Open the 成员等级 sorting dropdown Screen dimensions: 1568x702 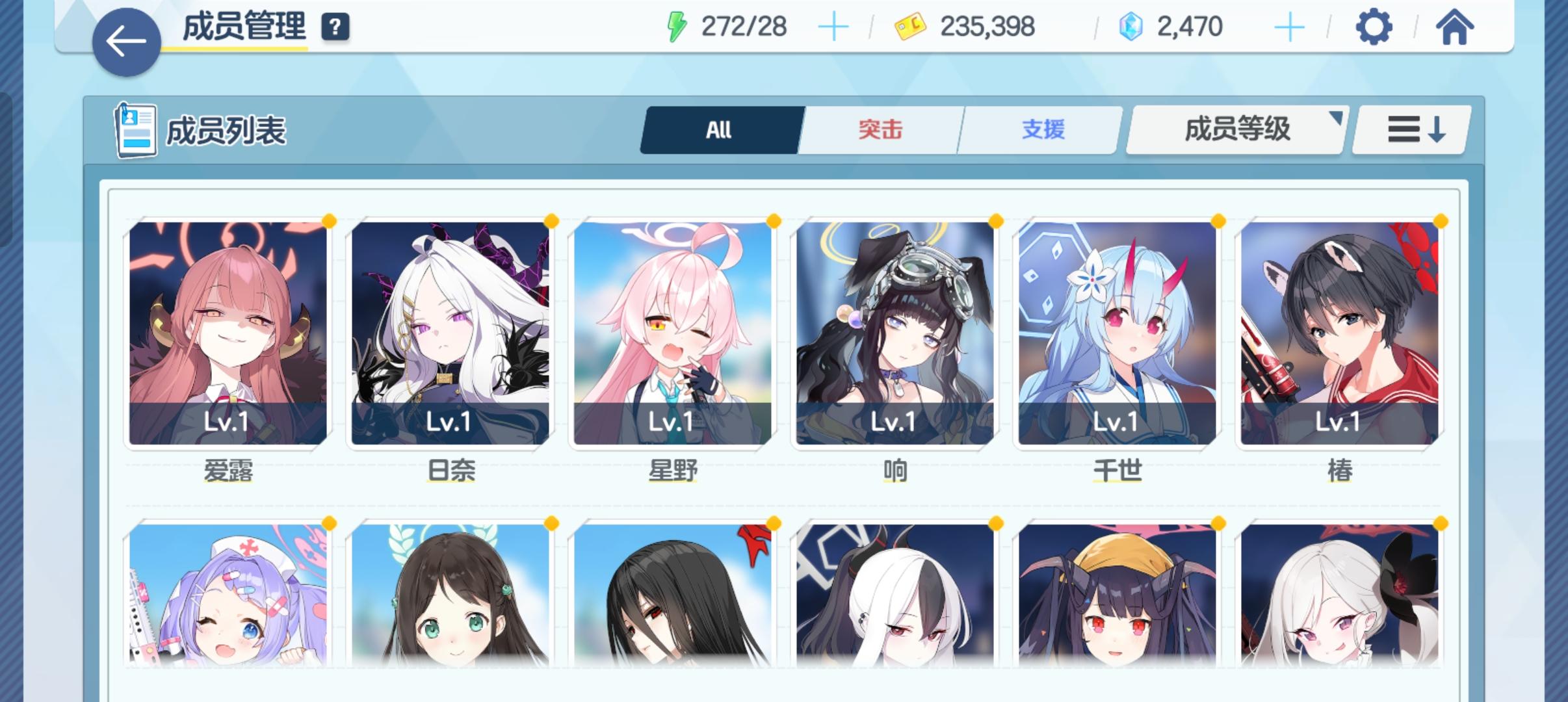pyautogui.click(x=1235, y=129)
